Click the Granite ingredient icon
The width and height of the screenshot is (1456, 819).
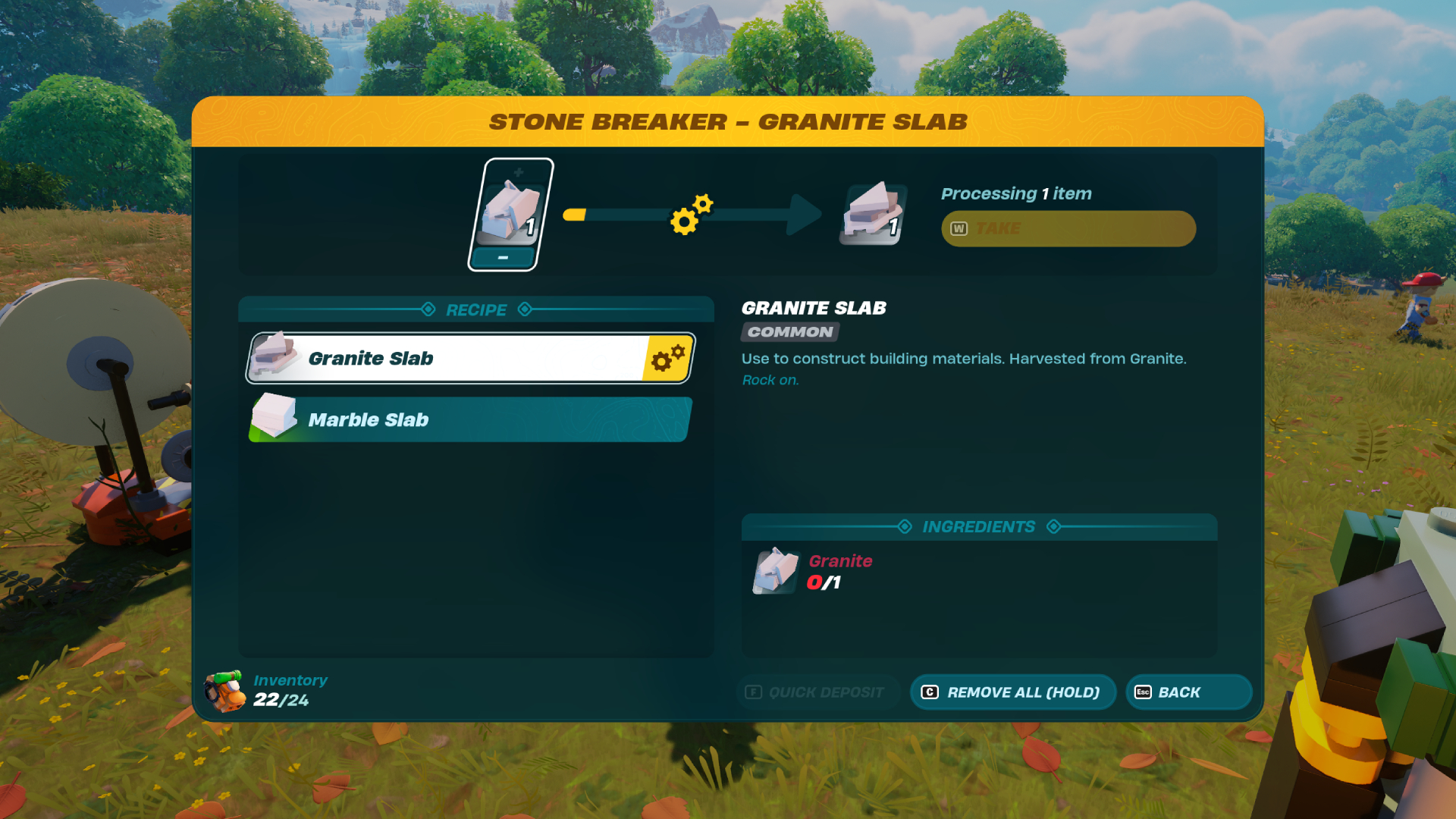tap(775, 571)
